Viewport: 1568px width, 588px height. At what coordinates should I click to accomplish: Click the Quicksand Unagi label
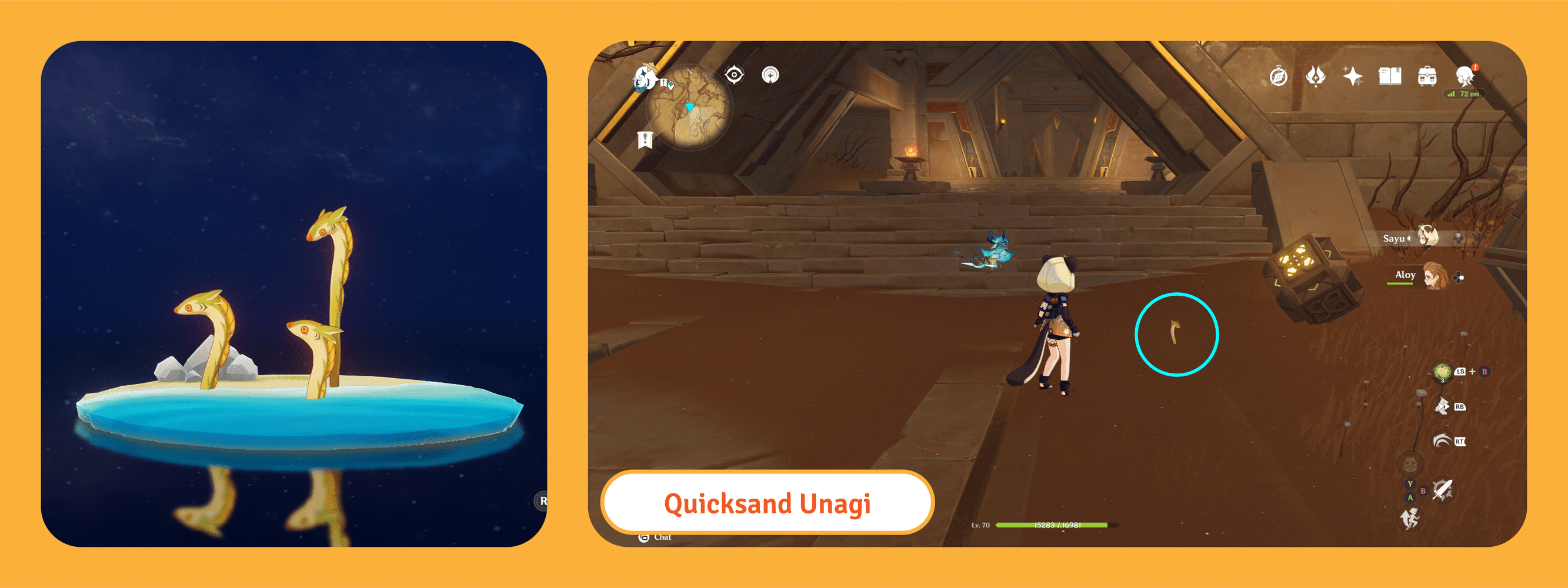tap(769, 503)
